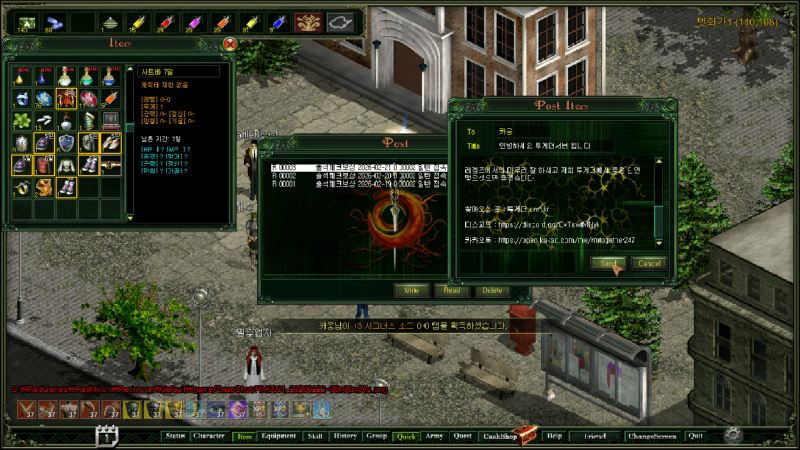Close the Item inventory window
Viewport: 800px width, 450px height.
point(229,44)
